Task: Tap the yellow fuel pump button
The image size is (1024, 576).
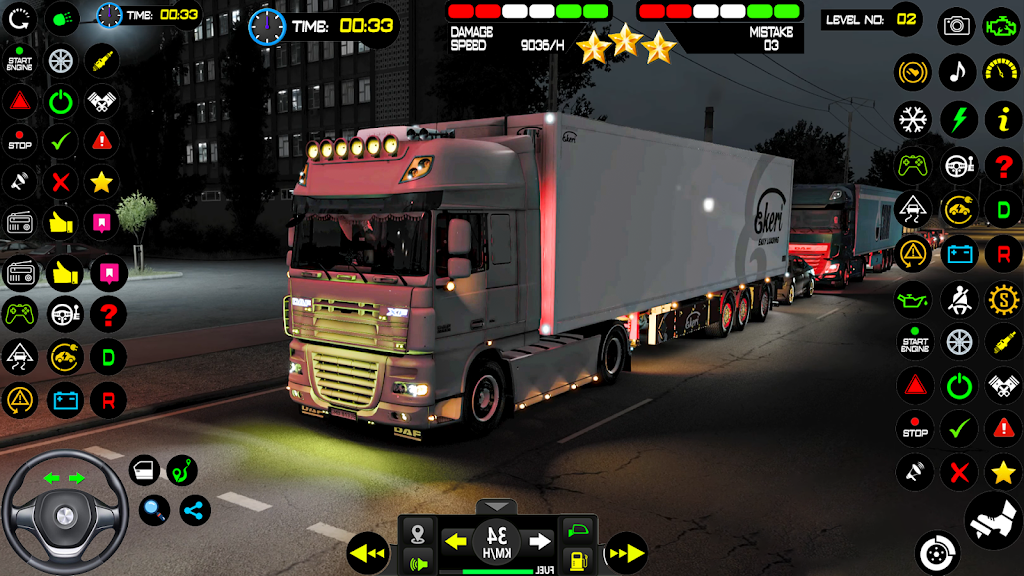Action: (577, 560)
